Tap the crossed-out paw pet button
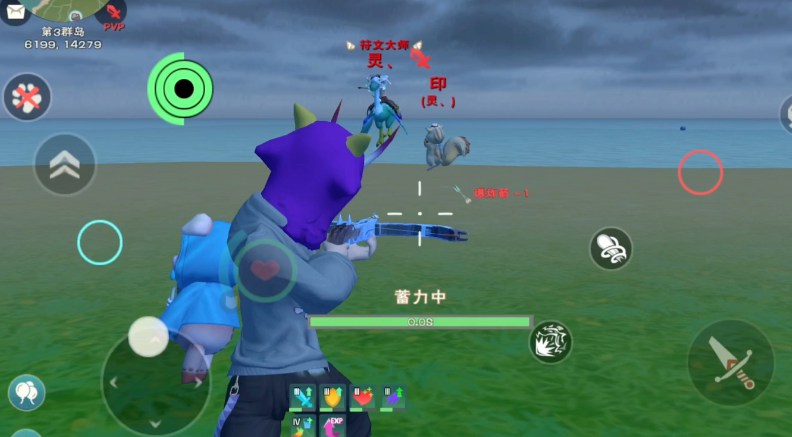Image resolution: width=792 pixels, height=437 pixels. [27, 97]
